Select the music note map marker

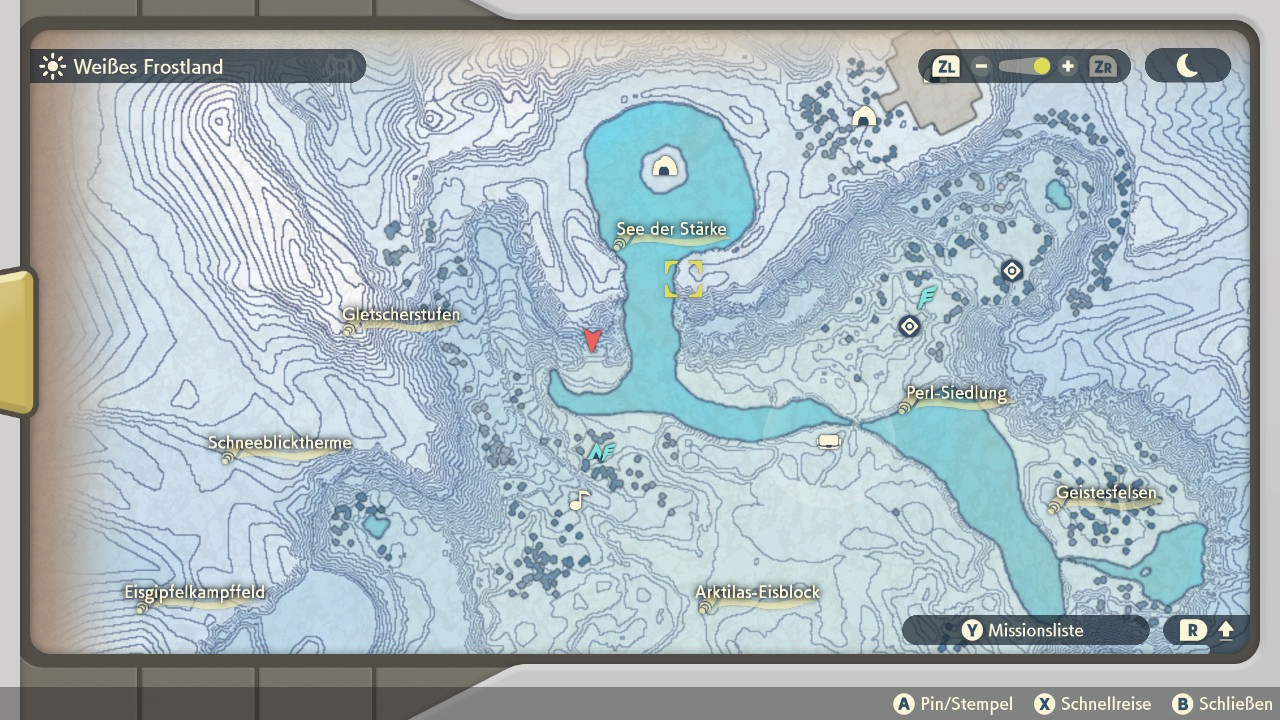578,500
